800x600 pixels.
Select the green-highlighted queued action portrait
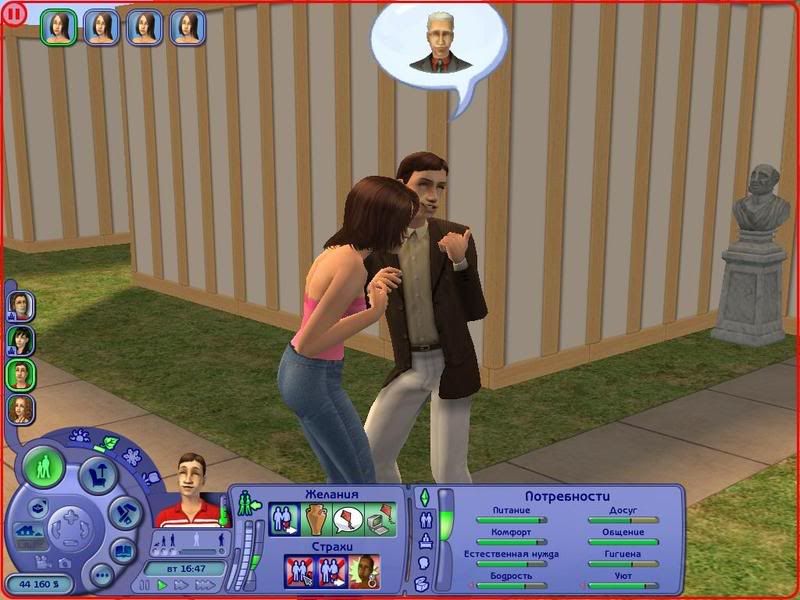pyautogui.click(x=59, y=27)
